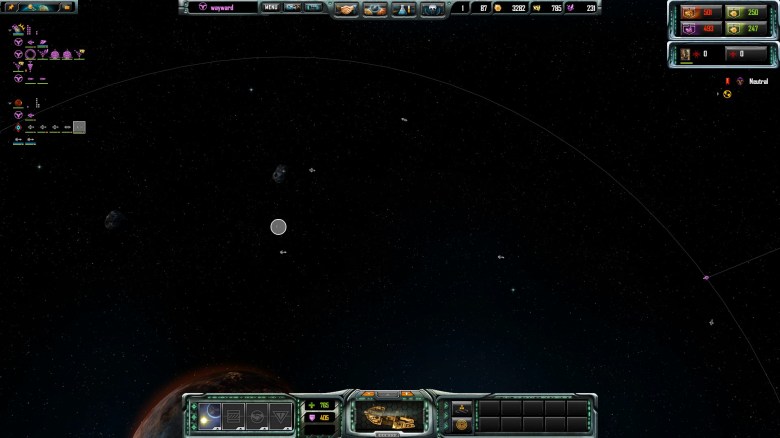Click the Neutral faction entry
This screenshot has height=438, width=780.
(x=758, y=81)
